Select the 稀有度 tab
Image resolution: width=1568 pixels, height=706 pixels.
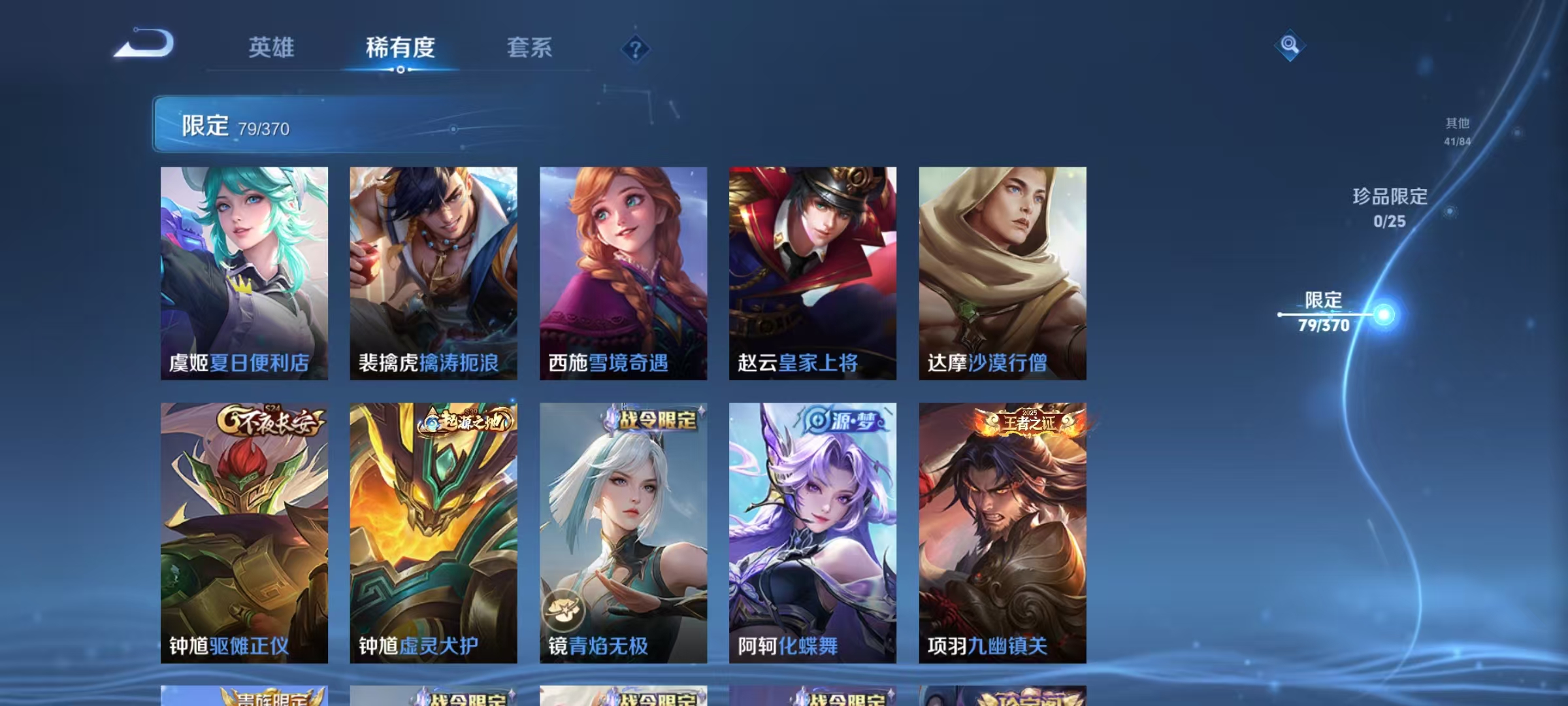pyautogui.click(x=401, y=48)
